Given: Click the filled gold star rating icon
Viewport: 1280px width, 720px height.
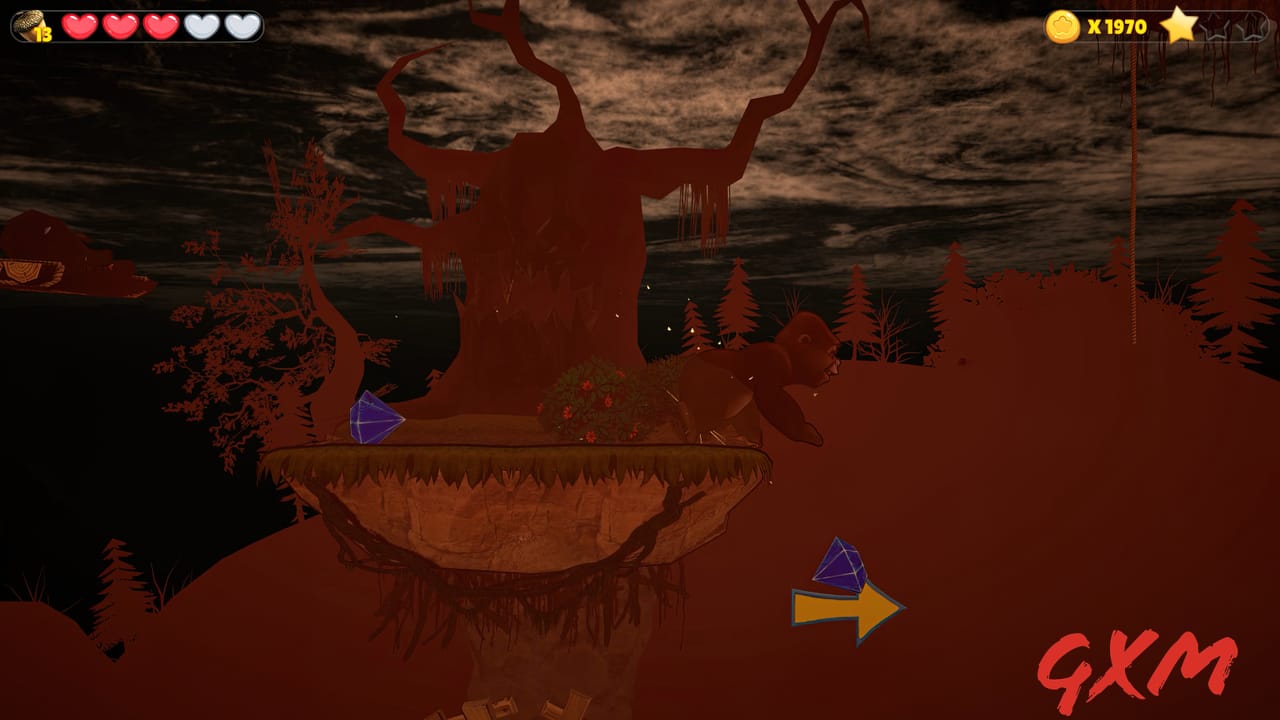Looking at the screenshot, I should [x=1177, y=28].
